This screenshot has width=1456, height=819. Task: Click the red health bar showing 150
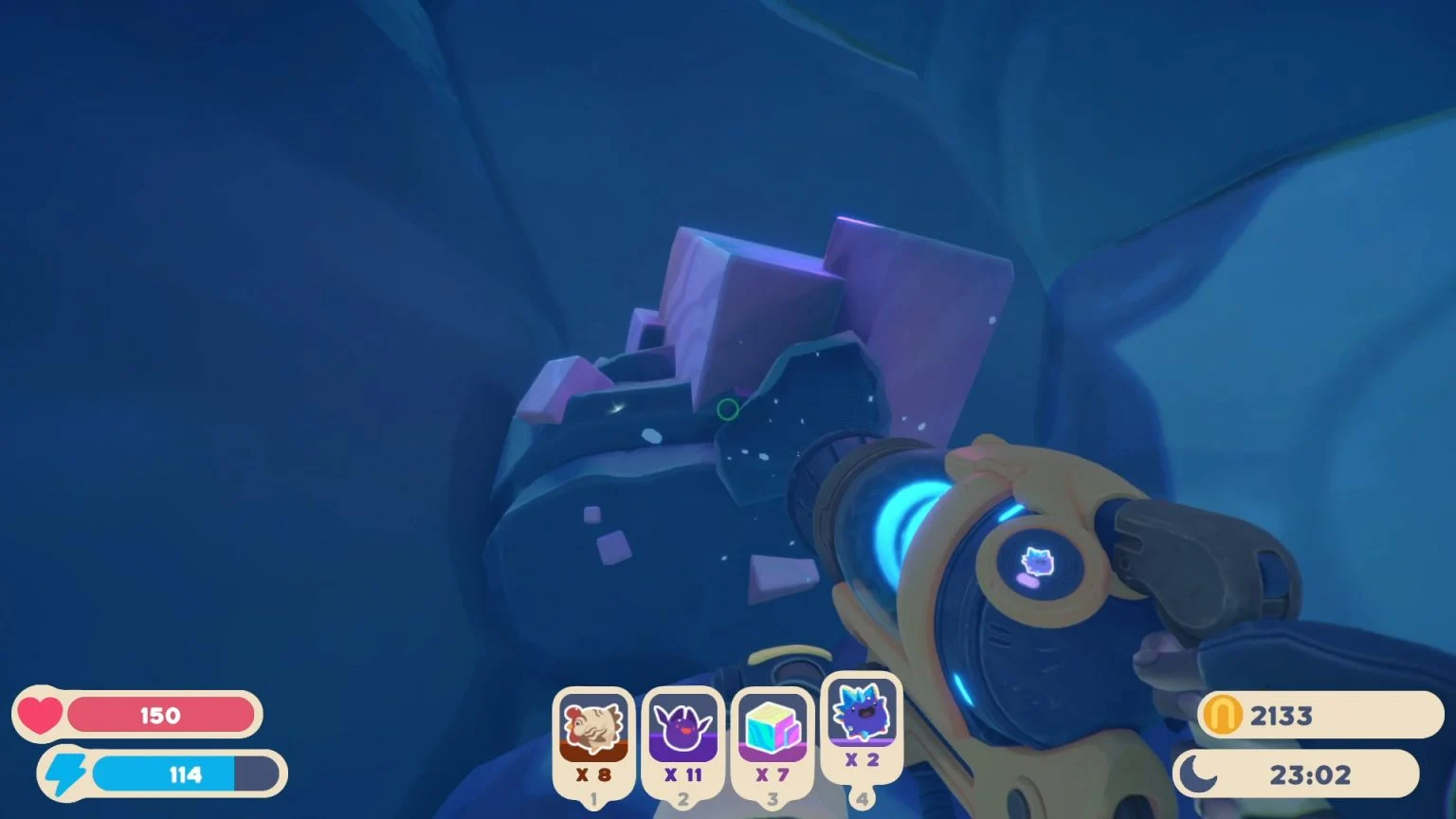tap(161, 715)
